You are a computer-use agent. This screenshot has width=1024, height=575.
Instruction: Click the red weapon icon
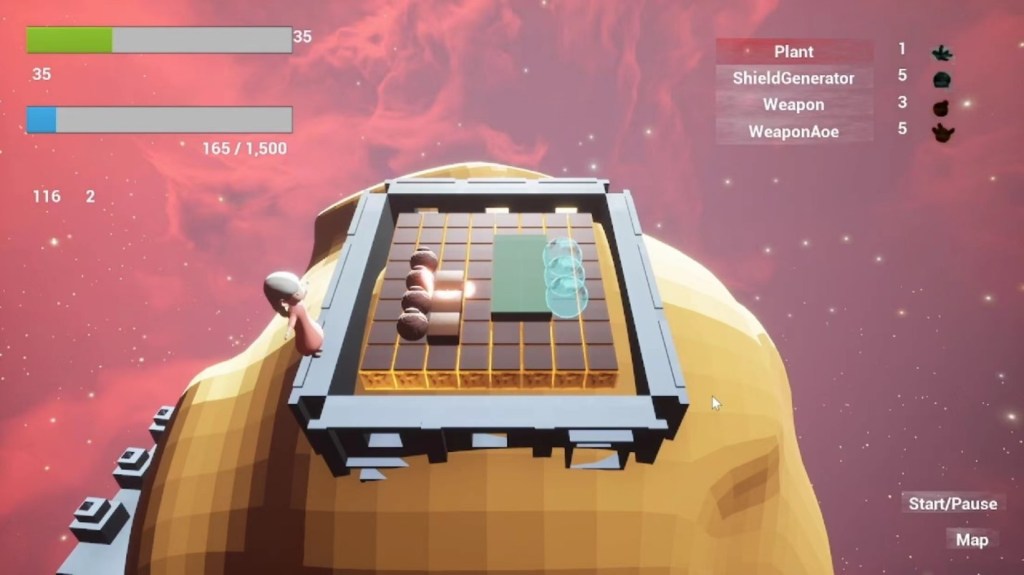click(x=941, y=105)
